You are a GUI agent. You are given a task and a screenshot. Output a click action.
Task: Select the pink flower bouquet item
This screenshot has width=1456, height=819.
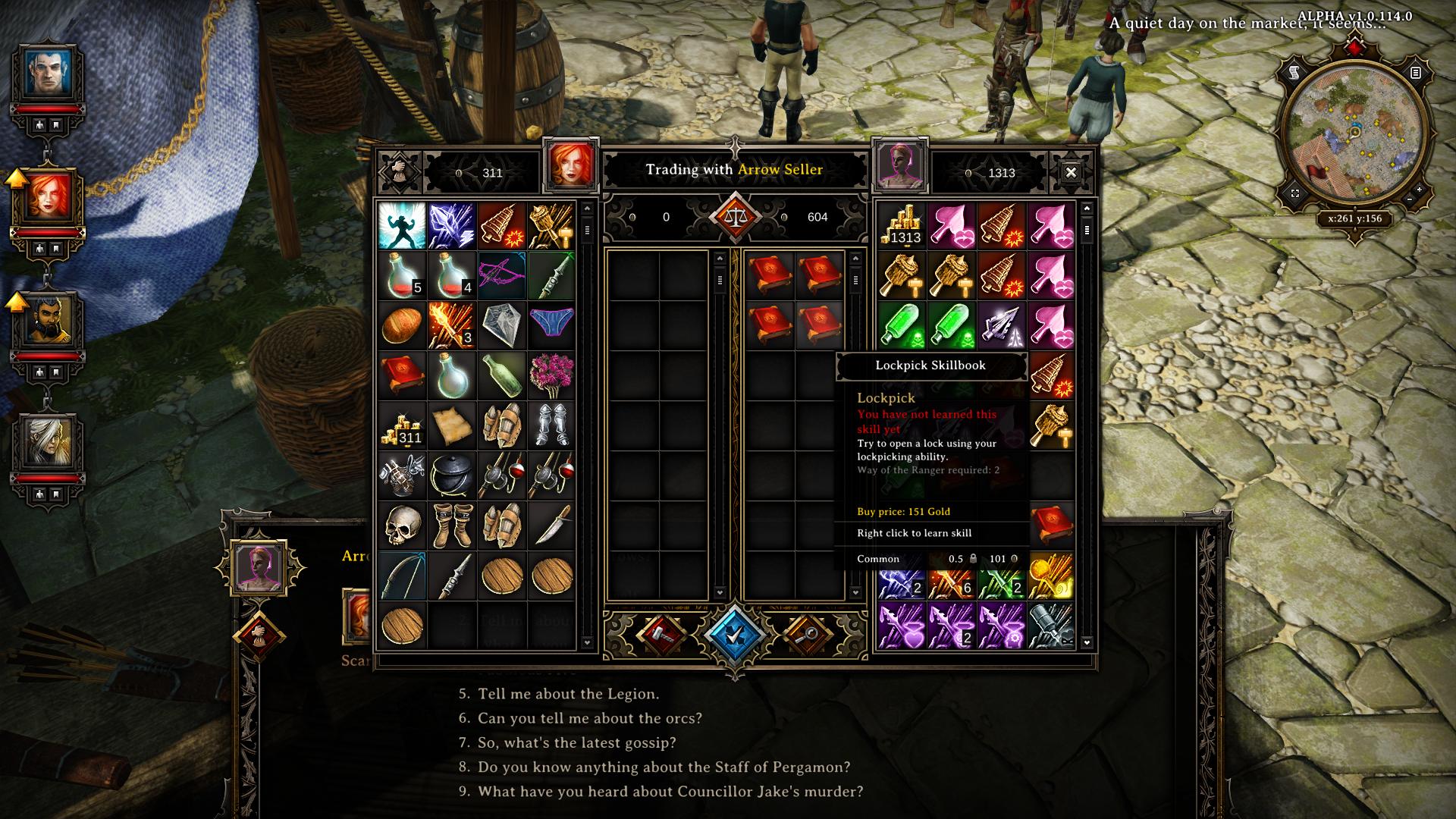click(551, 375)
